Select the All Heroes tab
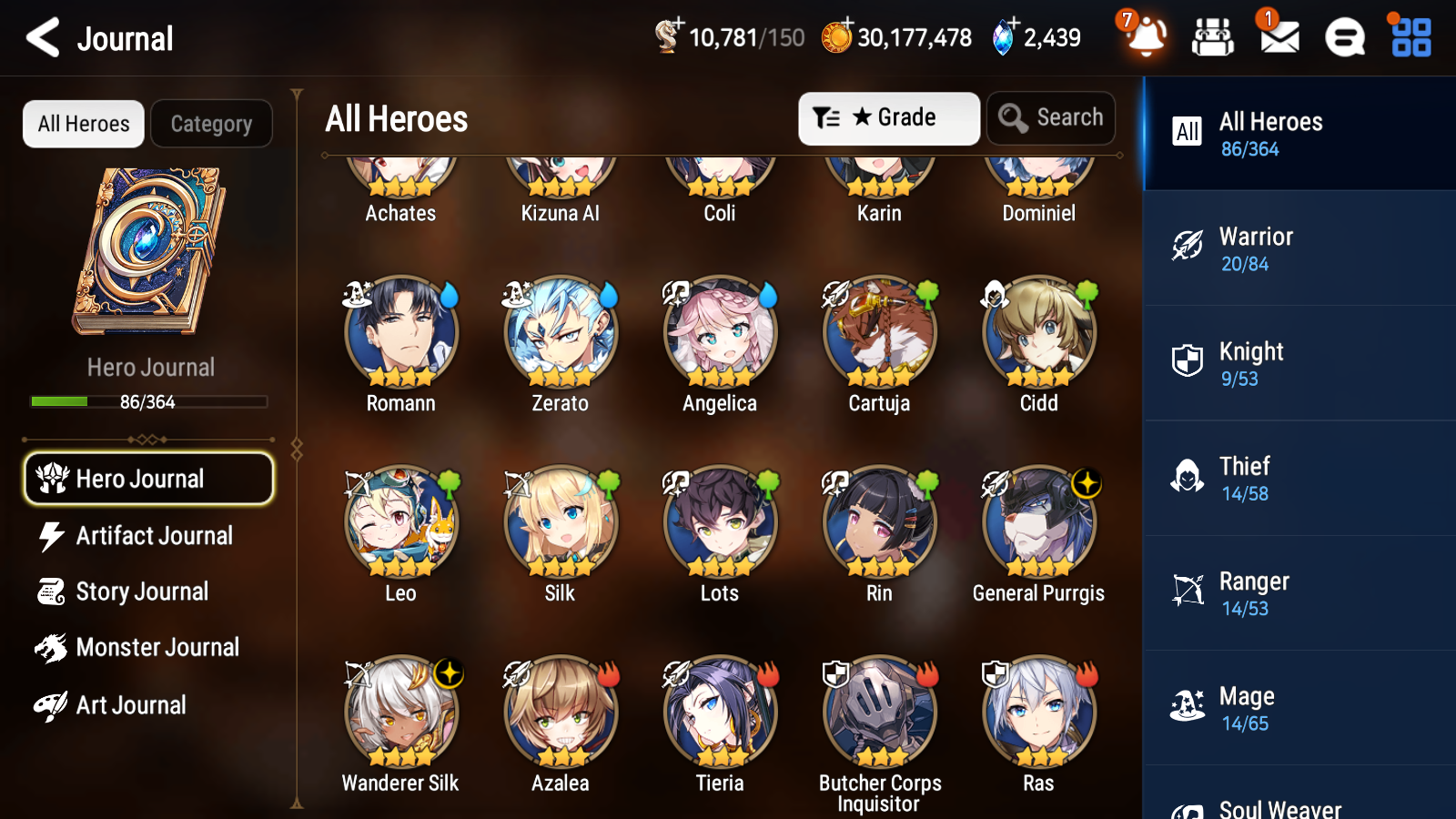 [x=83, y=124]
